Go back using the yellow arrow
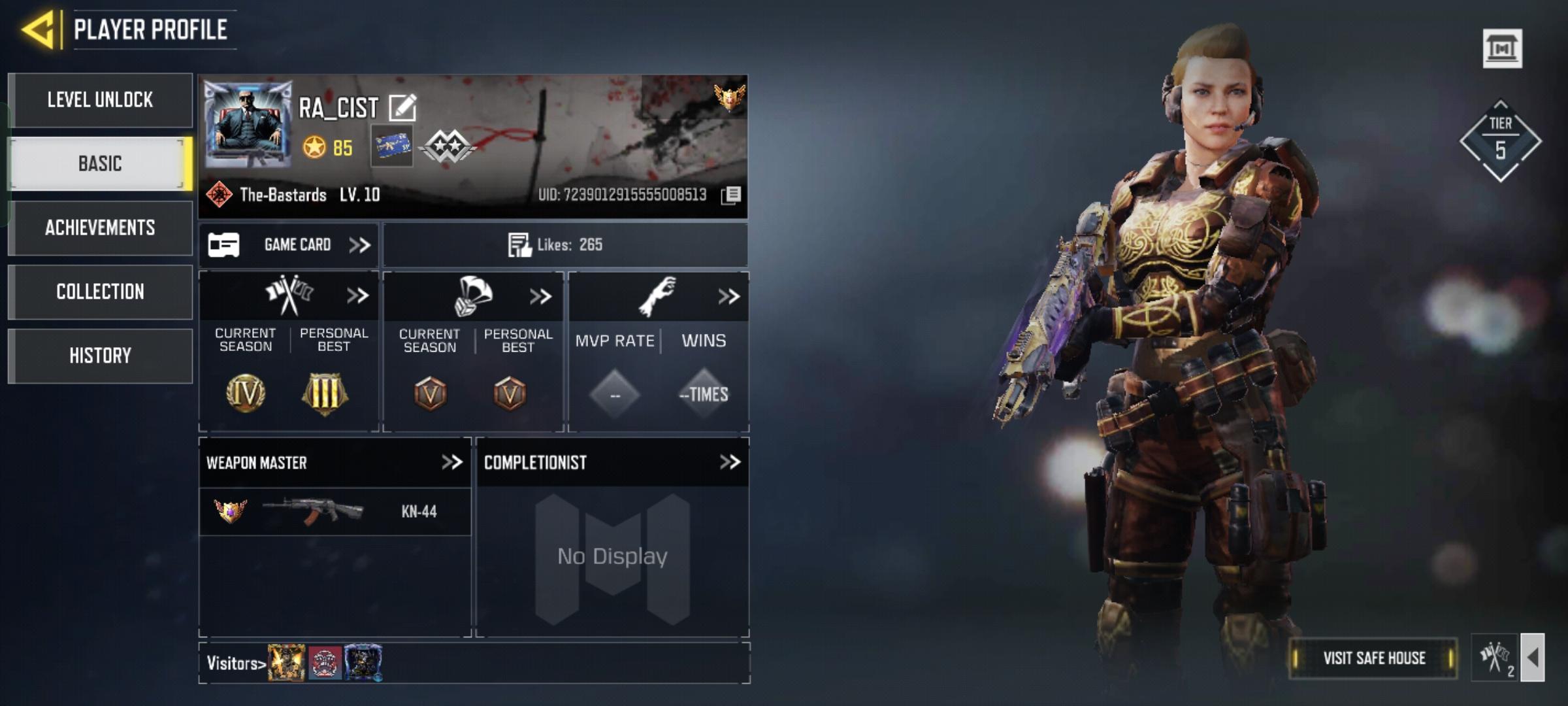1568x706 pixels. (38, 29)
